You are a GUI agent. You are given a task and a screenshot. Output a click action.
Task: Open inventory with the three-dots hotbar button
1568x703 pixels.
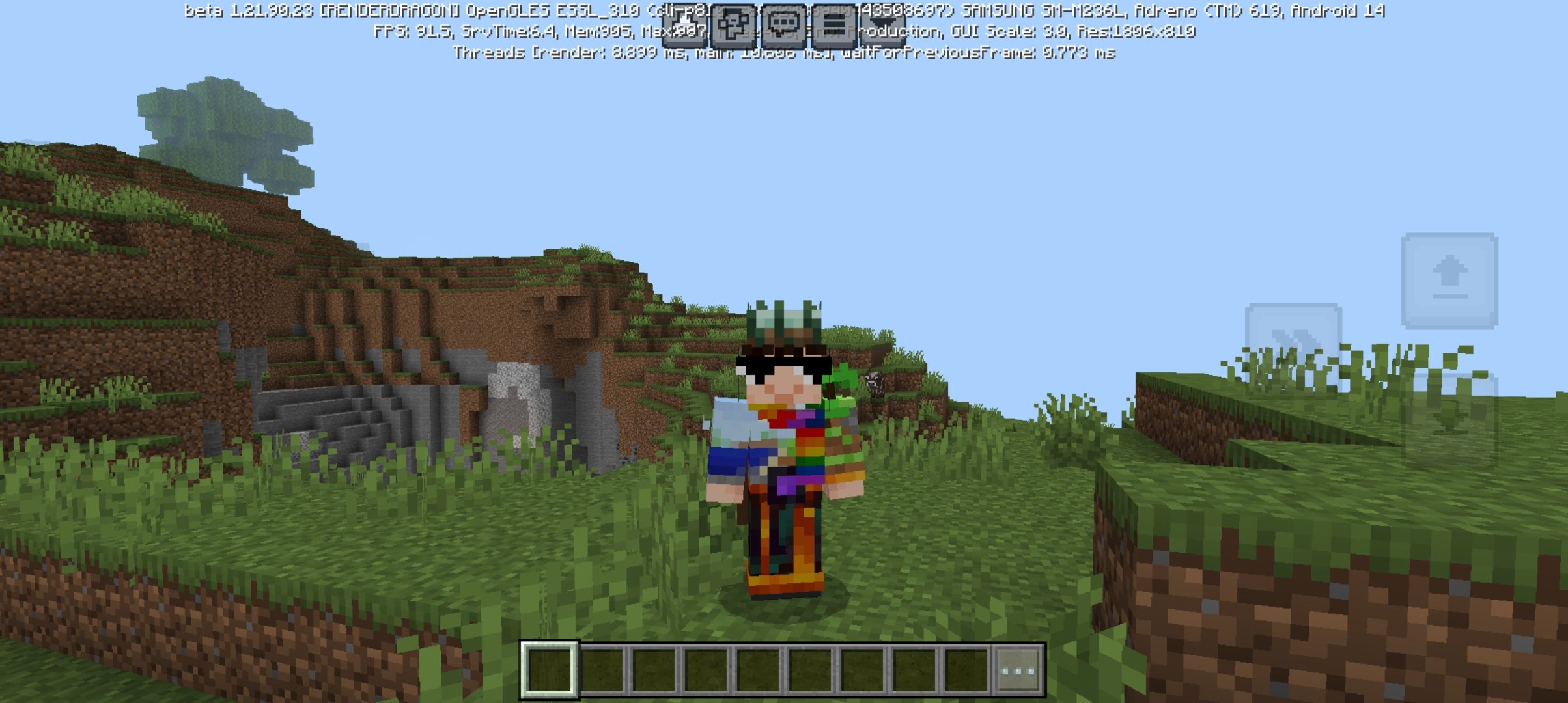[x=1019, y=670]
